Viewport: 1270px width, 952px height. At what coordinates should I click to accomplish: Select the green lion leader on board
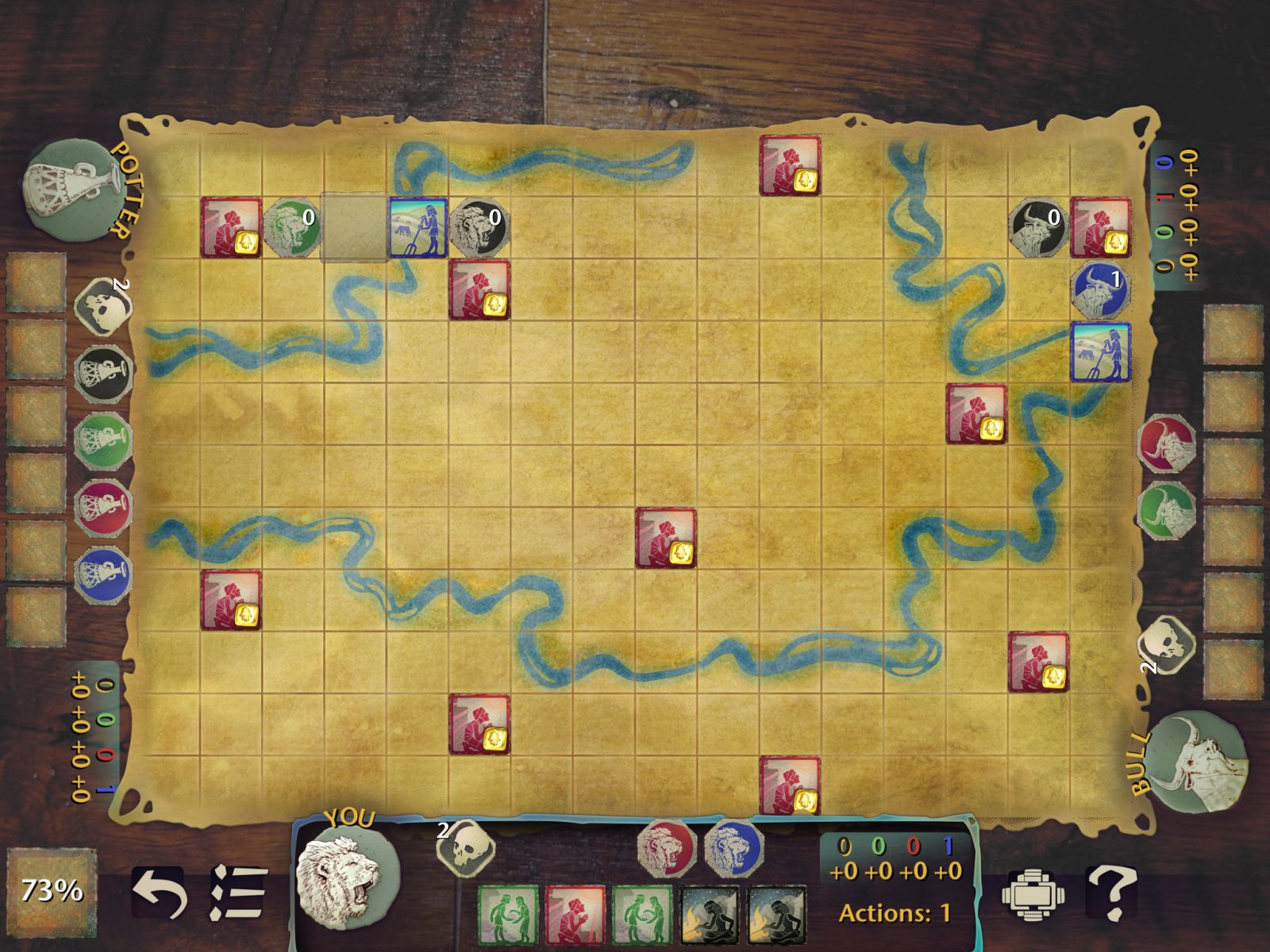click(x=291, y=228)
